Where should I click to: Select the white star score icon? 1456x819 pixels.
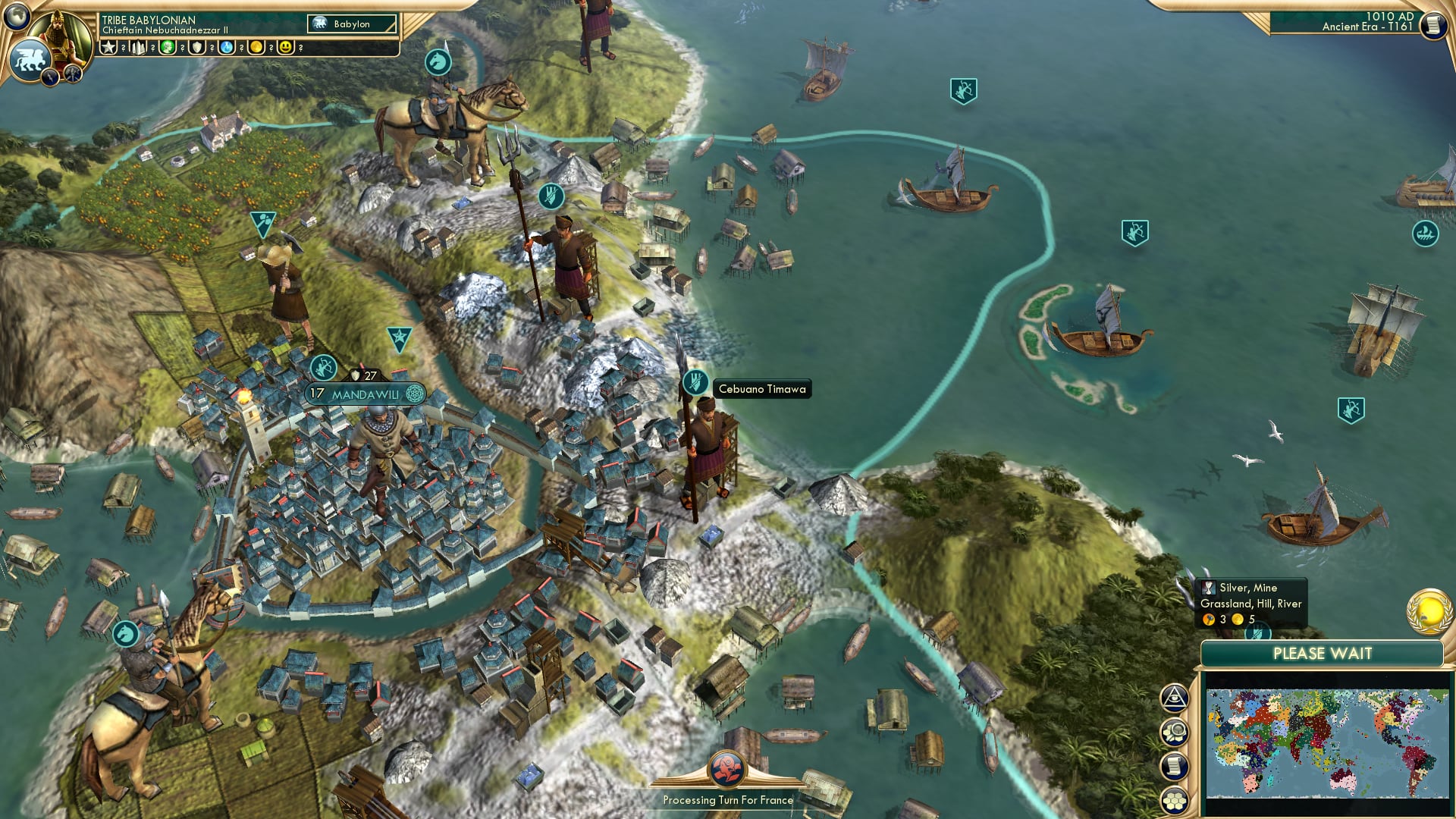pyautogui.click(x=108, y=48)
